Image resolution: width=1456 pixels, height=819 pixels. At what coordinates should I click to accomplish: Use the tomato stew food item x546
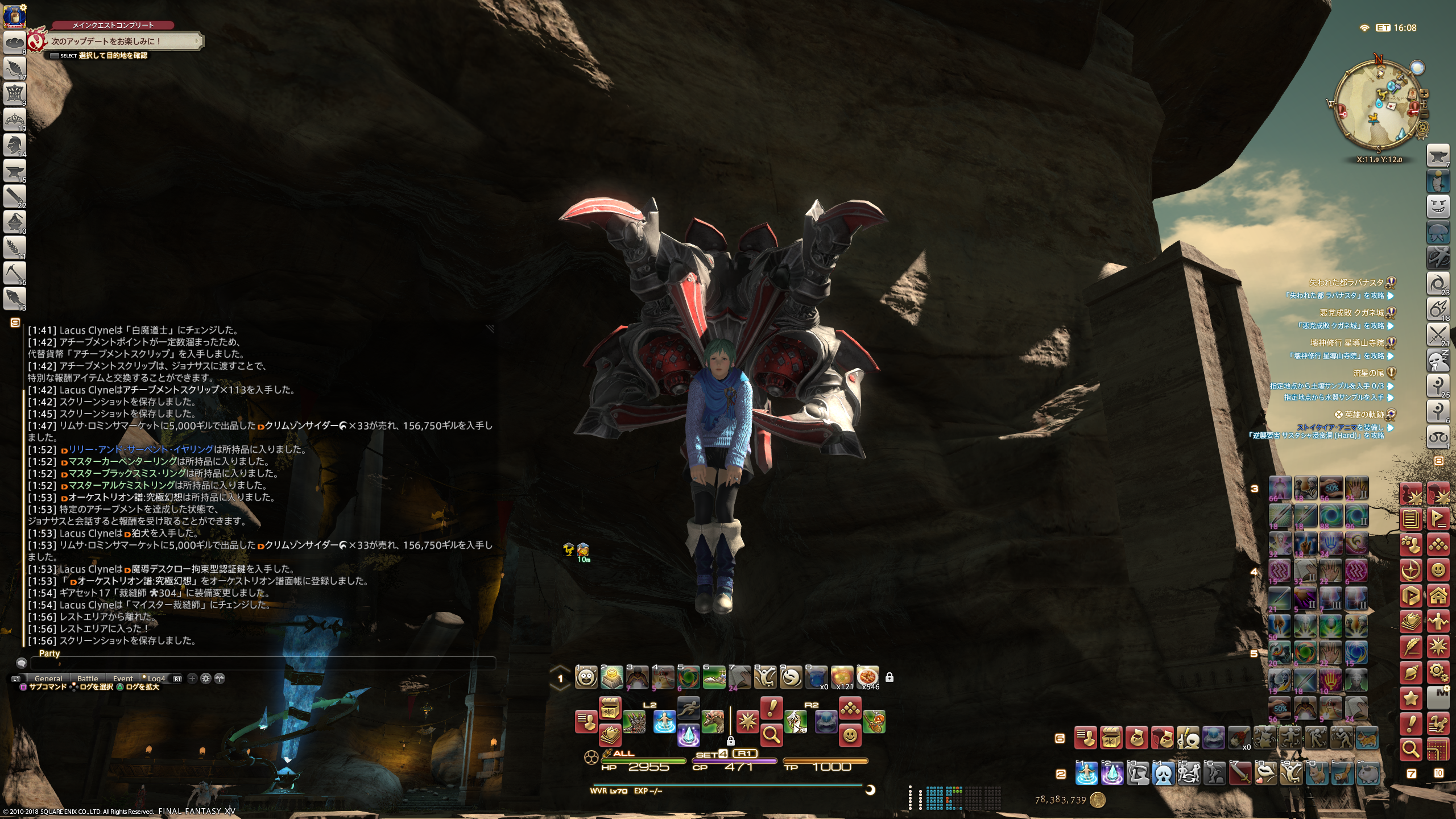click(867, 677)
